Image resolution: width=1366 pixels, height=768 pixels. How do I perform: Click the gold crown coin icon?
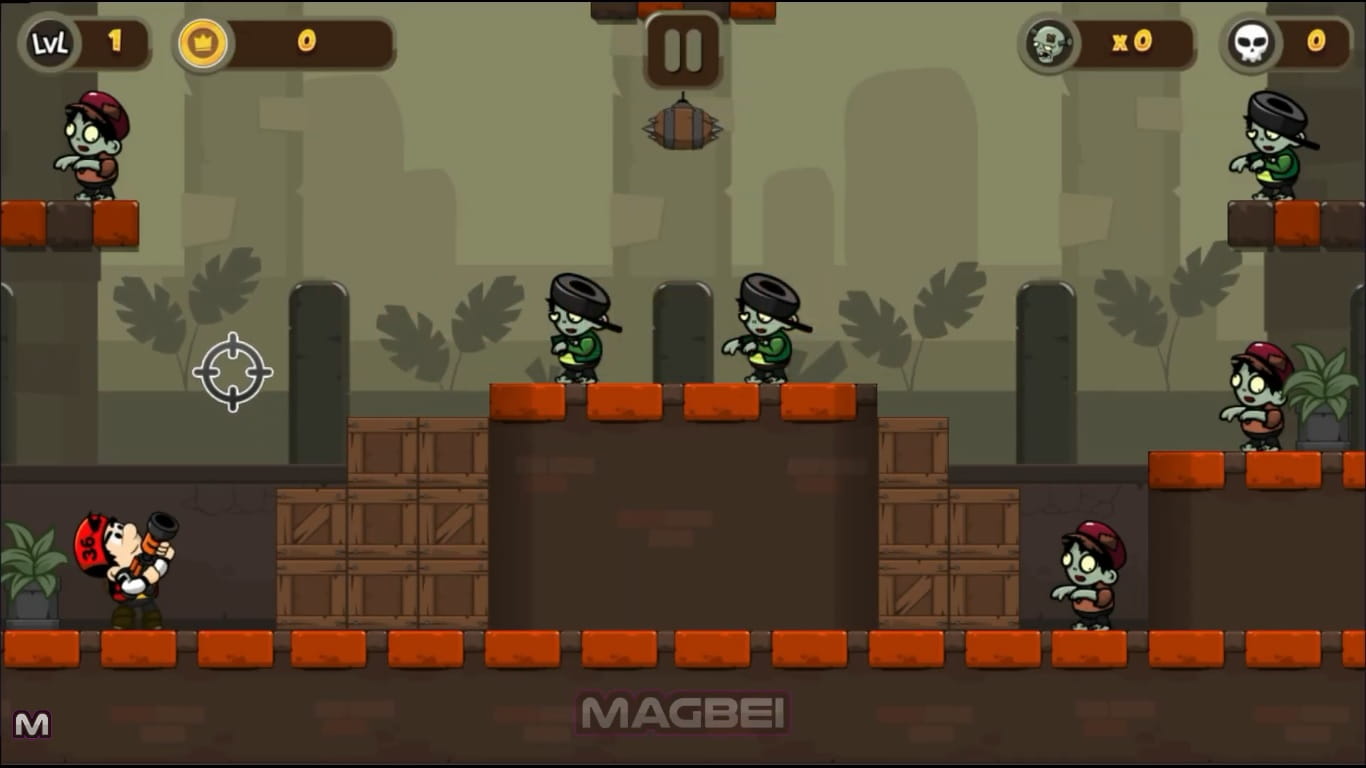tap(204, 43)
